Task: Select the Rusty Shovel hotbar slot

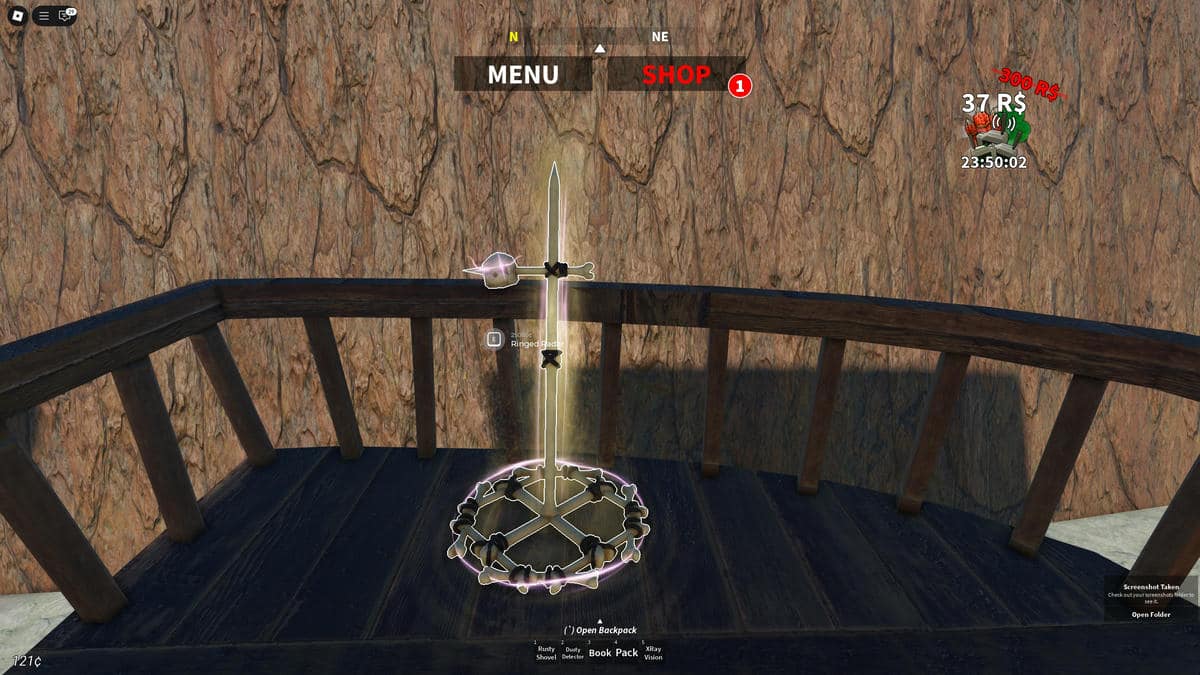Action: [x=546, y=652]
